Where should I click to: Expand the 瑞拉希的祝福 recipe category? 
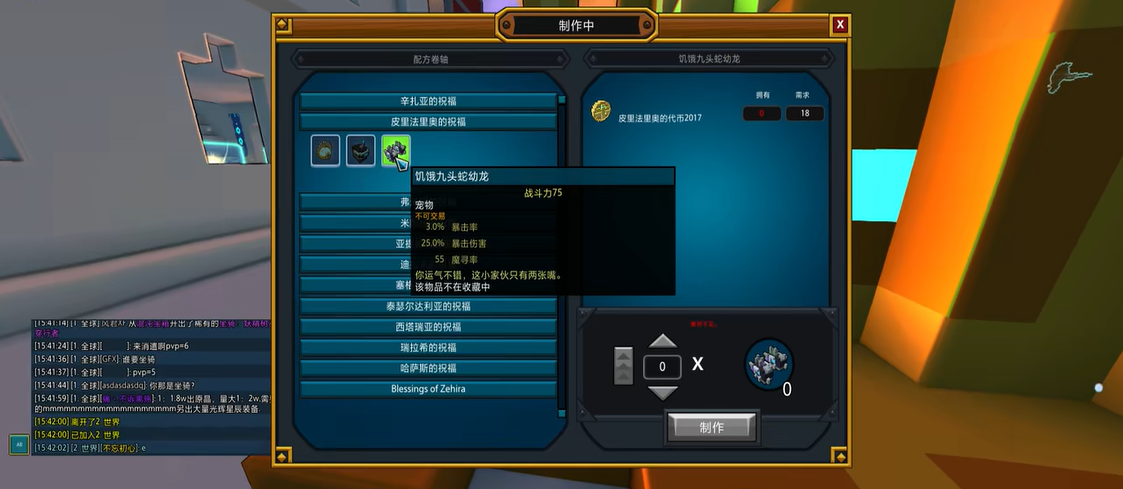pos(428,347)
